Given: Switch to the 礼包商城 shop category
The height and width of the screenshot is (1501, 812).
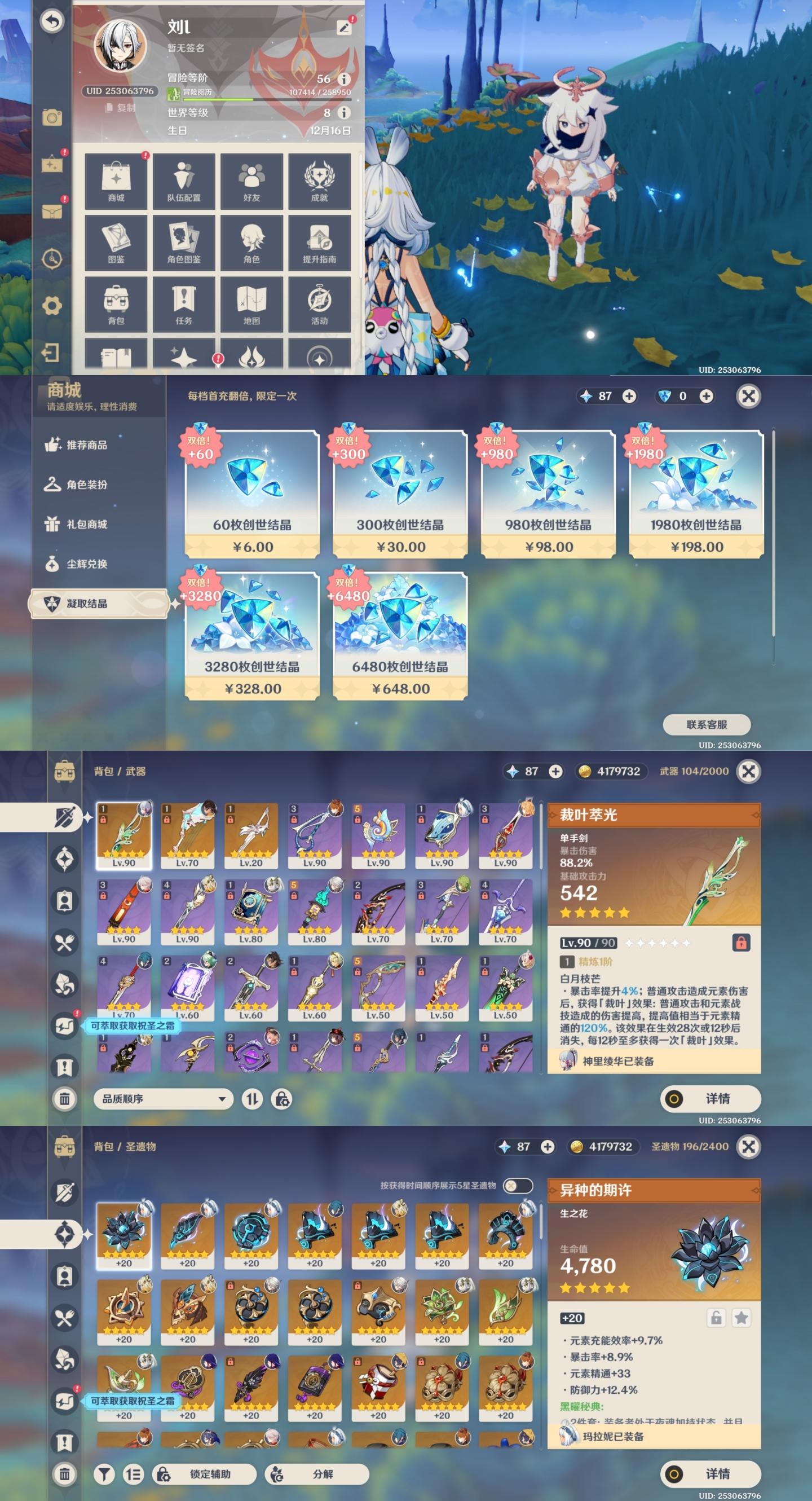Looking at the screenshot, I should (86, 525).
